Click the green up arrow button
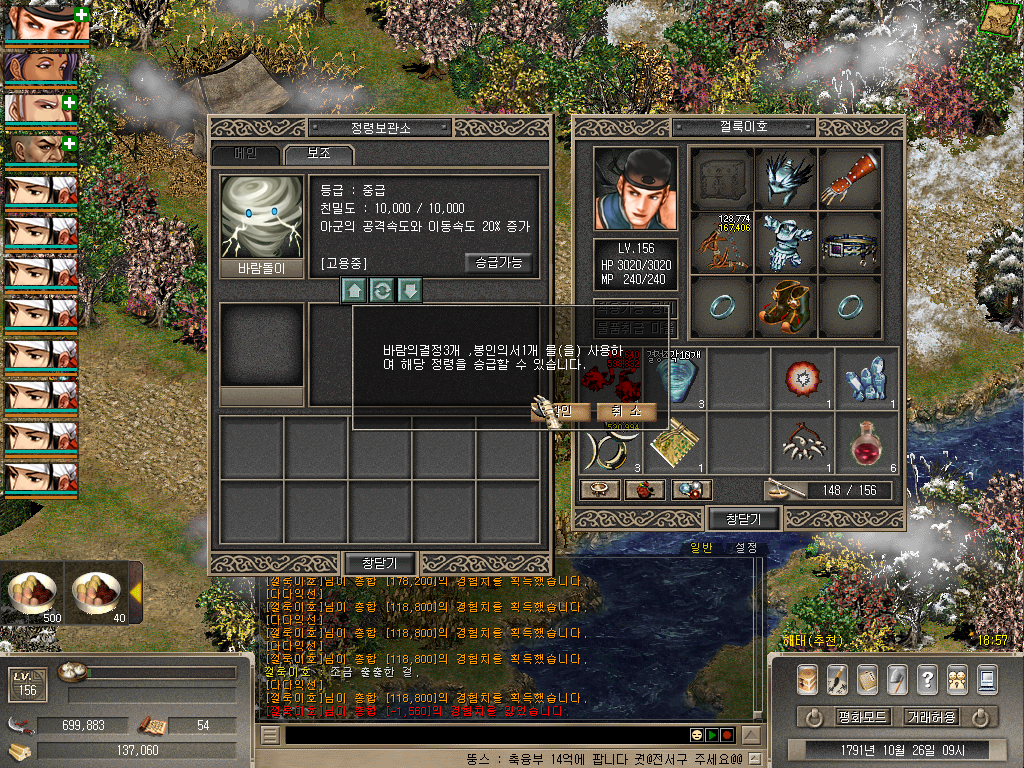Viewport: 1024px width, 768px height. (354, 290)
